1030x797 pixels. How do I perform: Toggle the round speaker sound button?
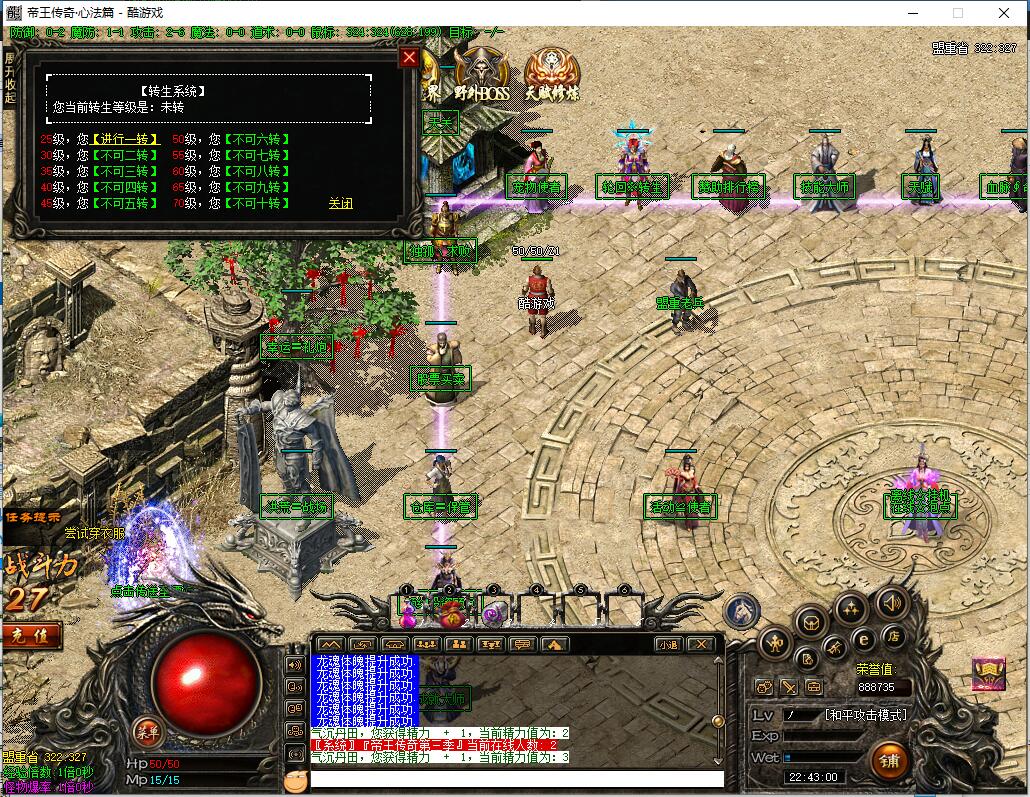click(892, 603)
